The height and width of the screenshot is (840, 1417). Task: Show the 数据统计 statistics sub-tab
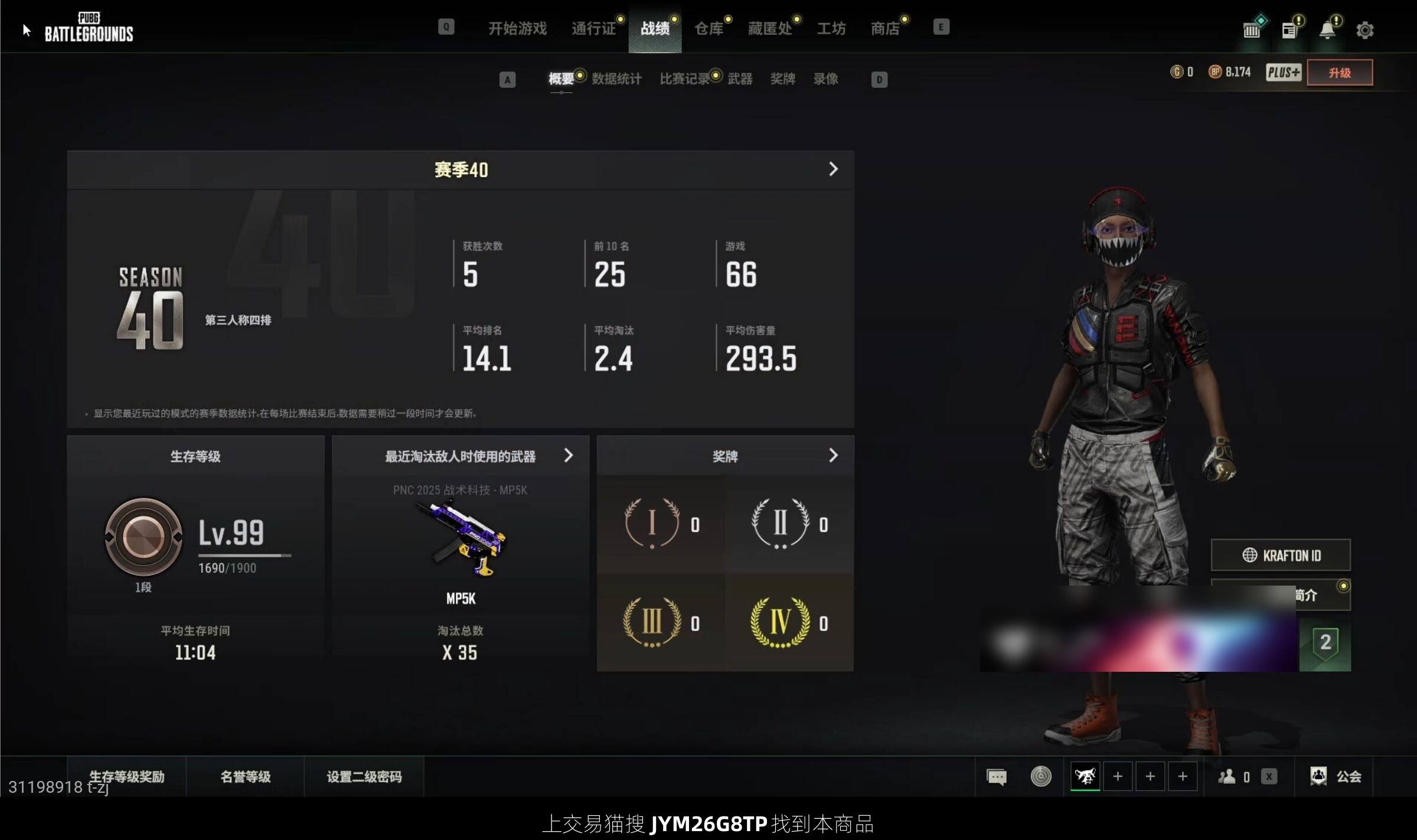pyautogui.click(x=616, y=79)
